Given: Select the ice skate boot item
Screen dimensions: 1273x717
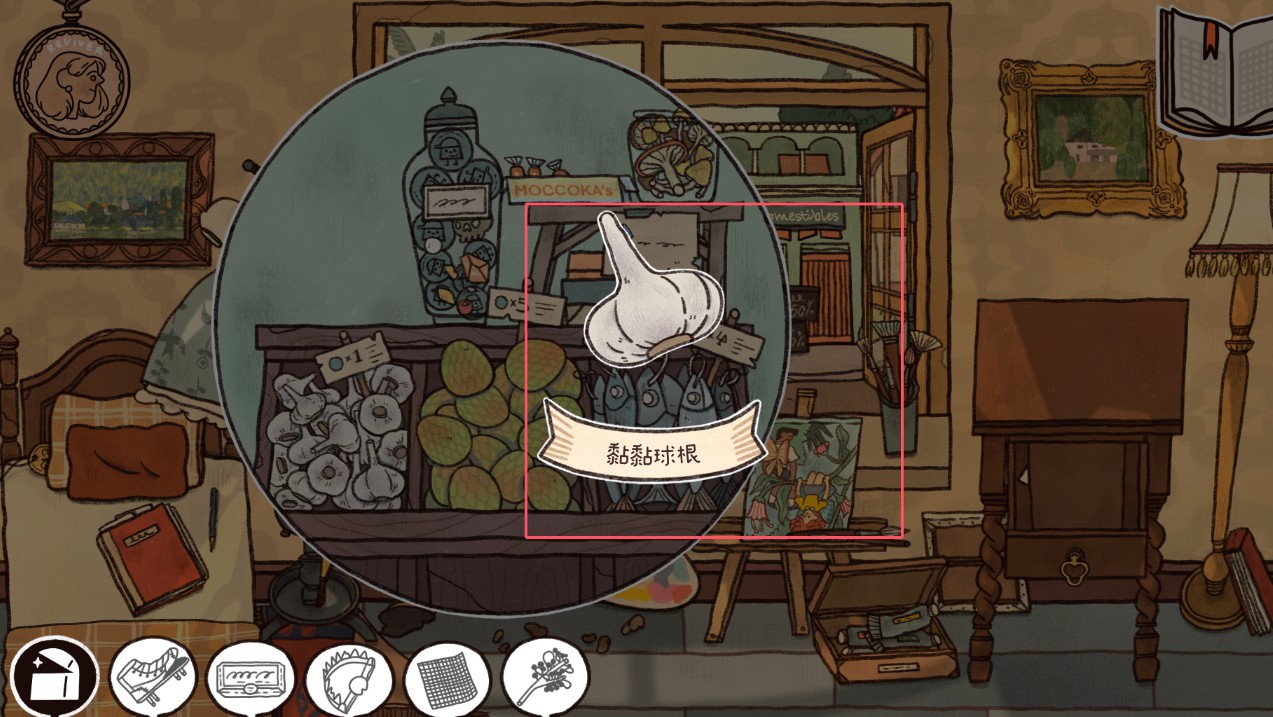Looking at the screenshot, I should pos(151,679).
